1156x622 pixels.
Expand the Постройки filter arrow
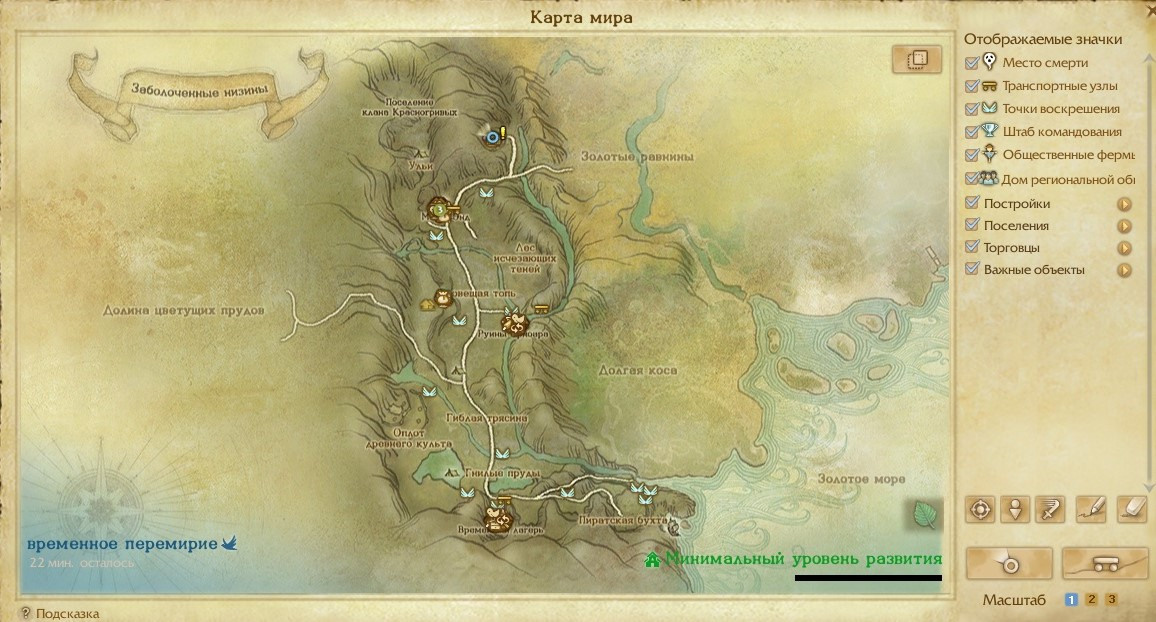(1124, 204)
